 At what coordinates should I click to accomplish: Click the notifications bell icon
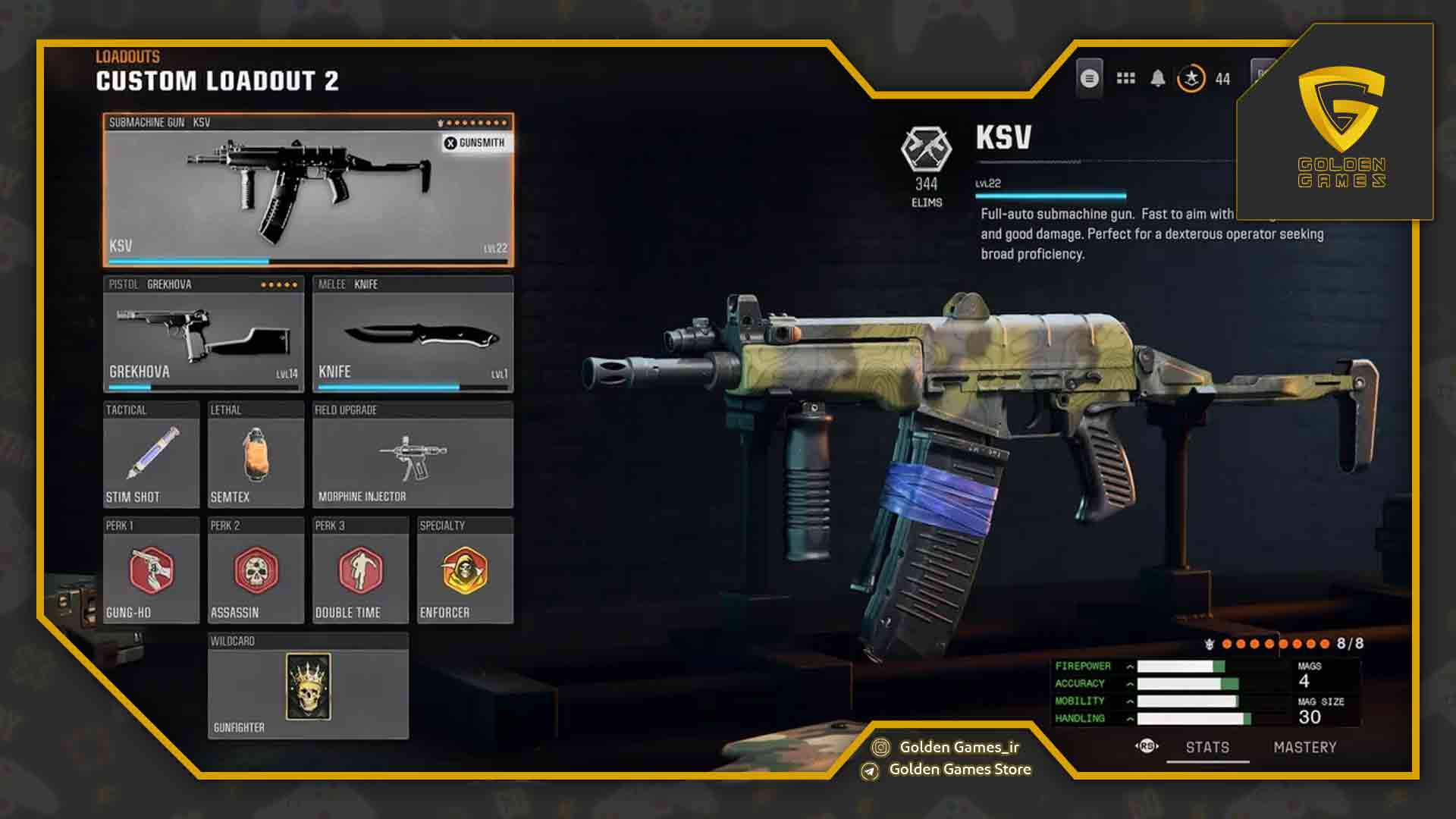[1158, 77]
